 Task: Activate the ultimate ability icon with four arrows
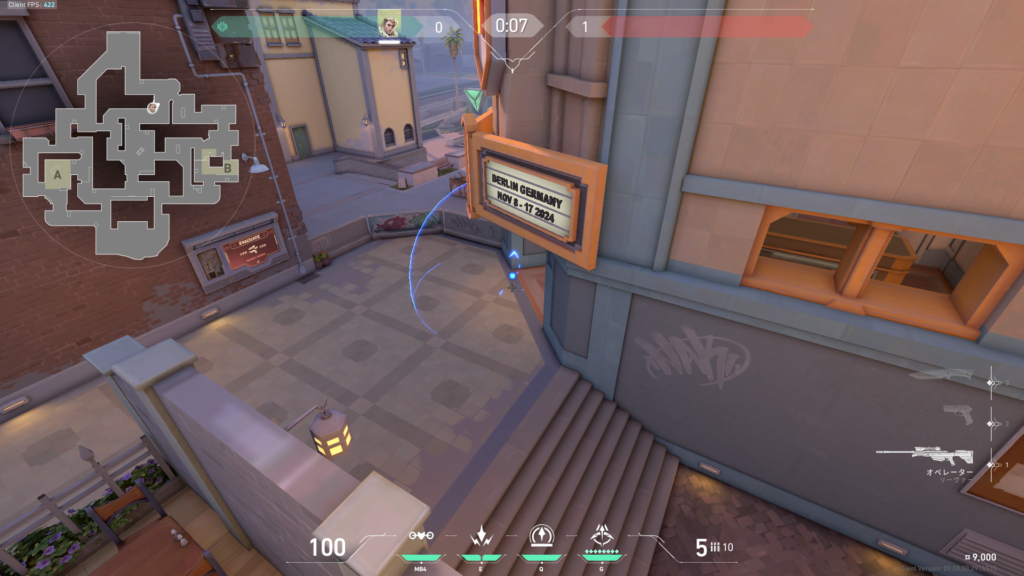tap(603, 537)
